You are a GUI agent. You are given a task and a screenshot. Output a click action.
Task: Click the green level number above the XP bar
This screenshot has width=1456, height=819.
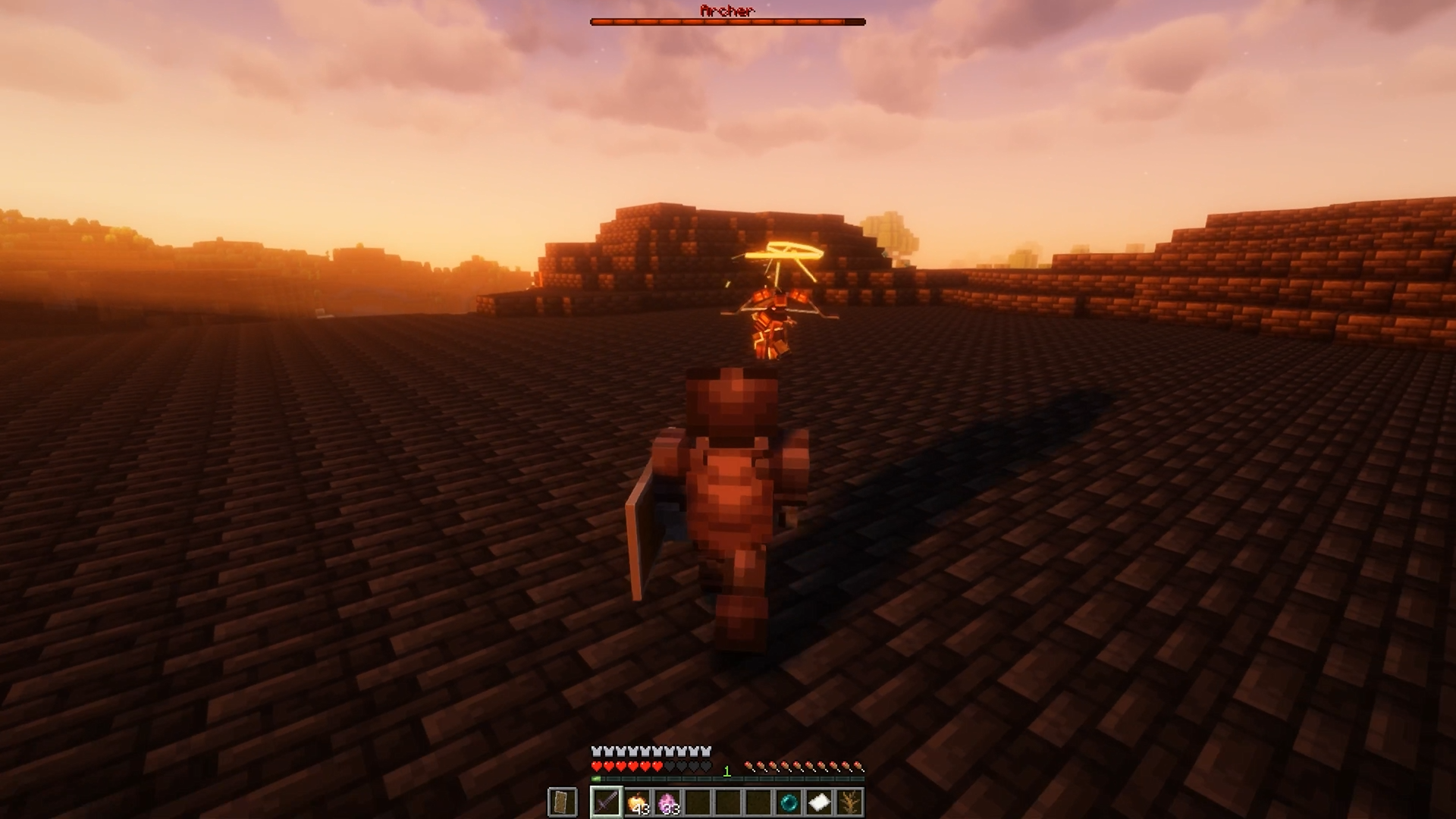tap(726, 771)
